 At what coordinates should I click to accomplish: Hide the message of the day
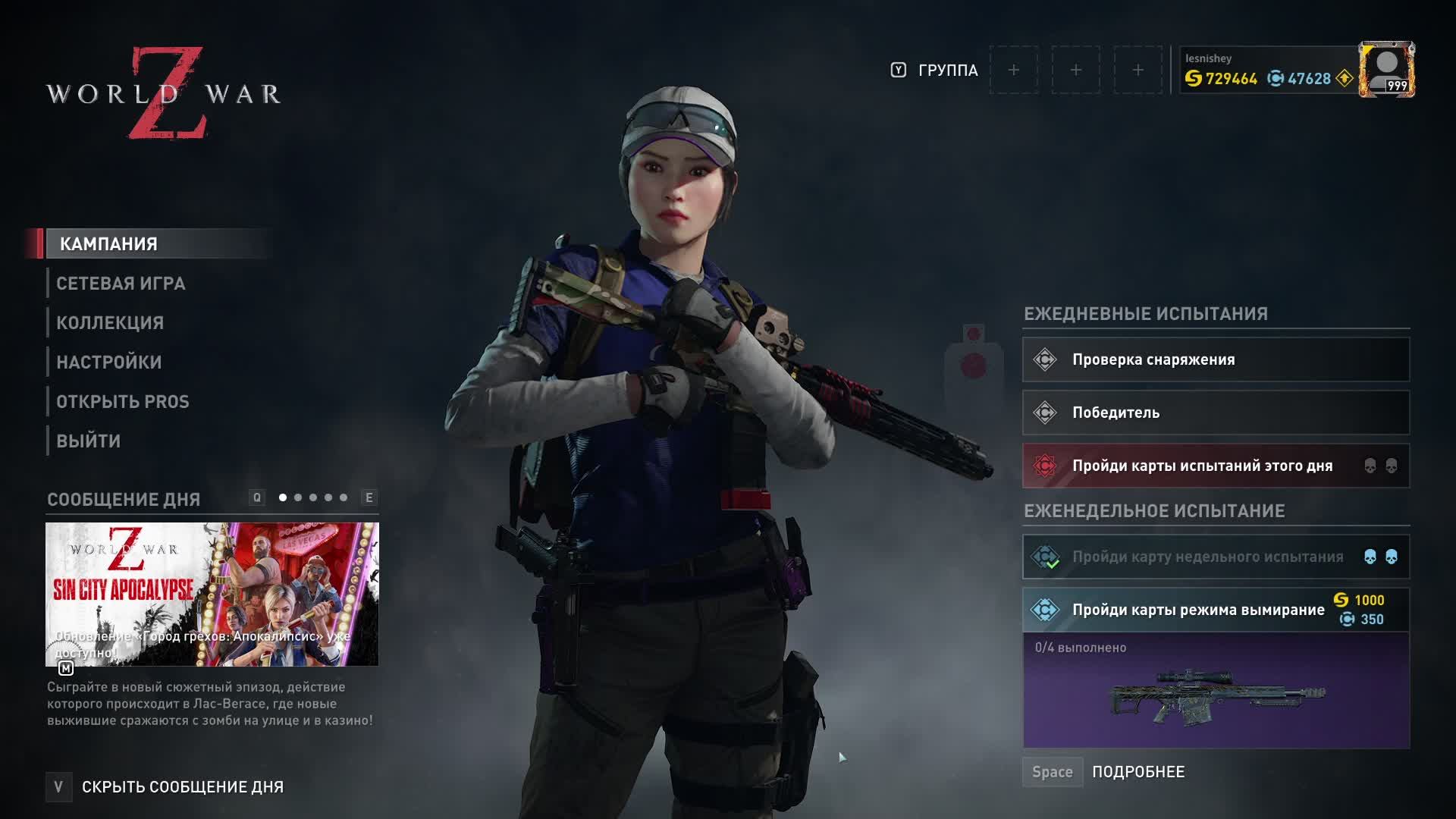182,787
